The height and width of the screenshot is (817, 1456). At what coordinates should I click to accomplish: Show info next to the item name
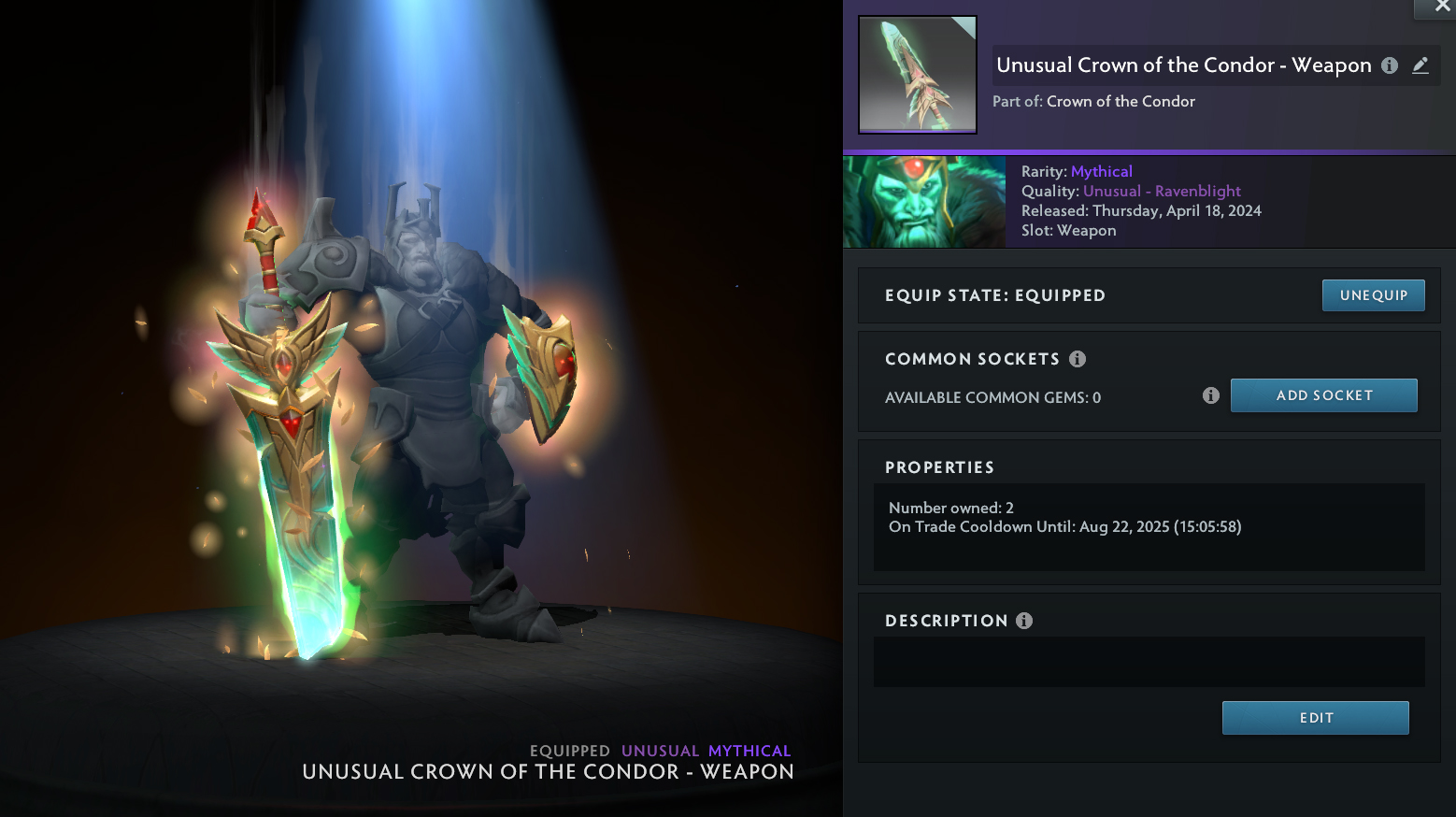click(1390, 65)
